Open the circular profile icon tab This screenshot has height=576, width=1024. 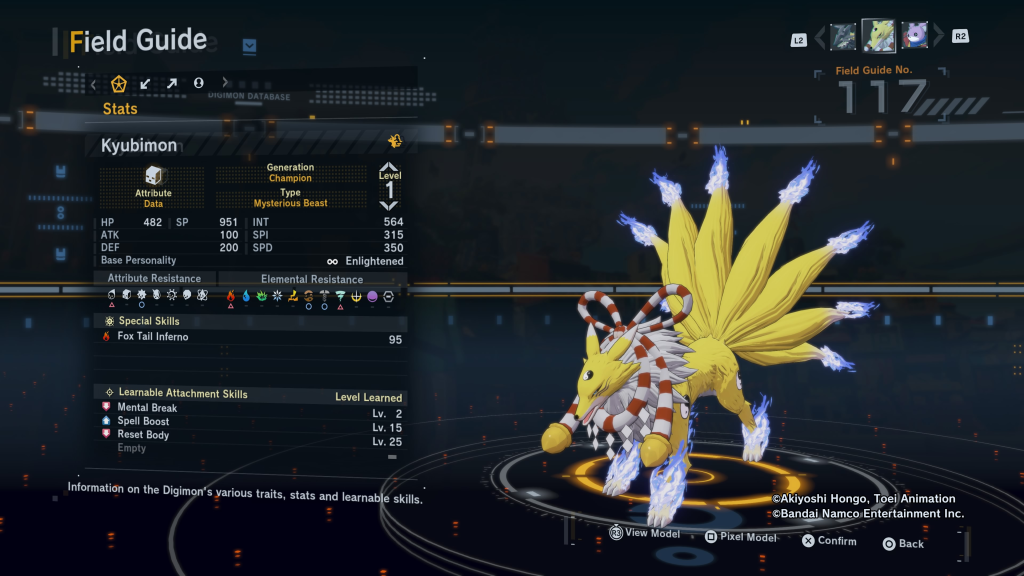coord(198,83)
